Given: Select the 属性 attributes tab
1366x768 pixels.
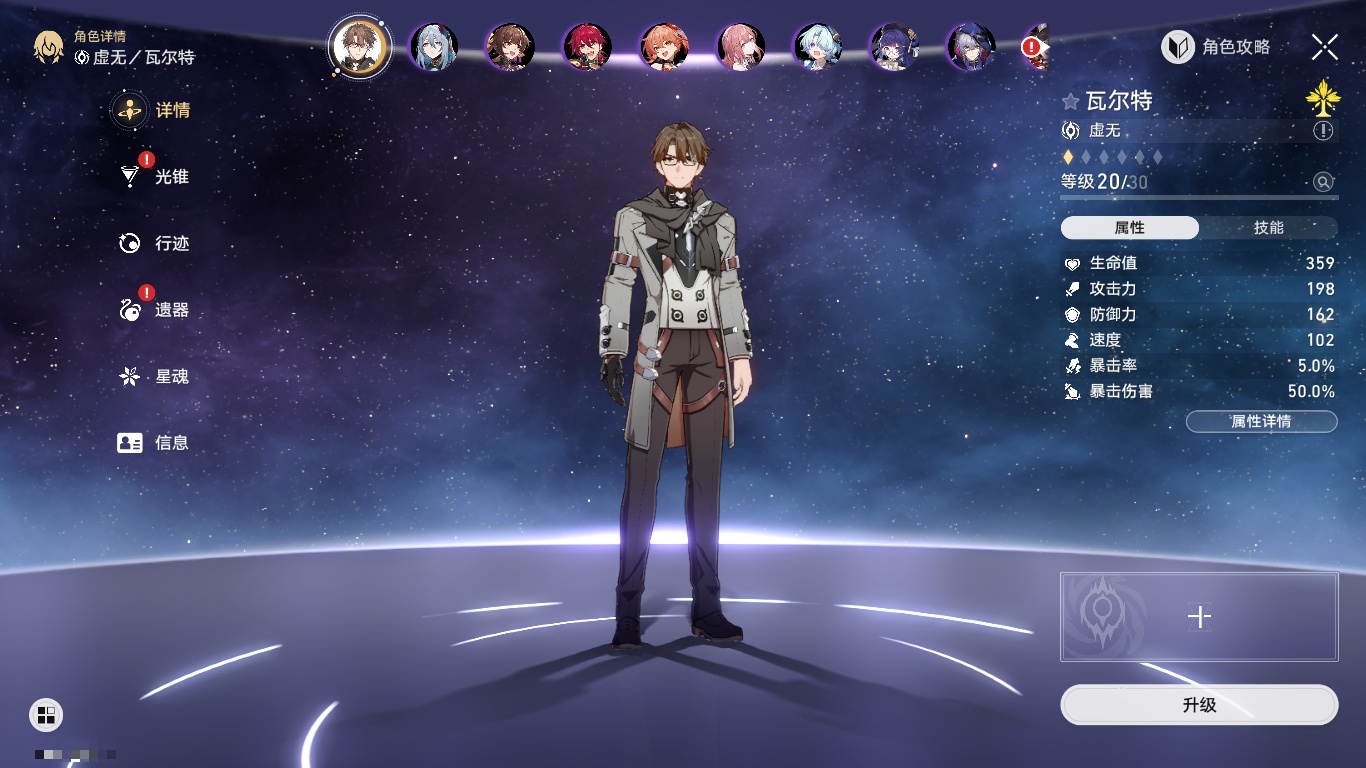Looking at the screenshot, I should (1130, 228).
